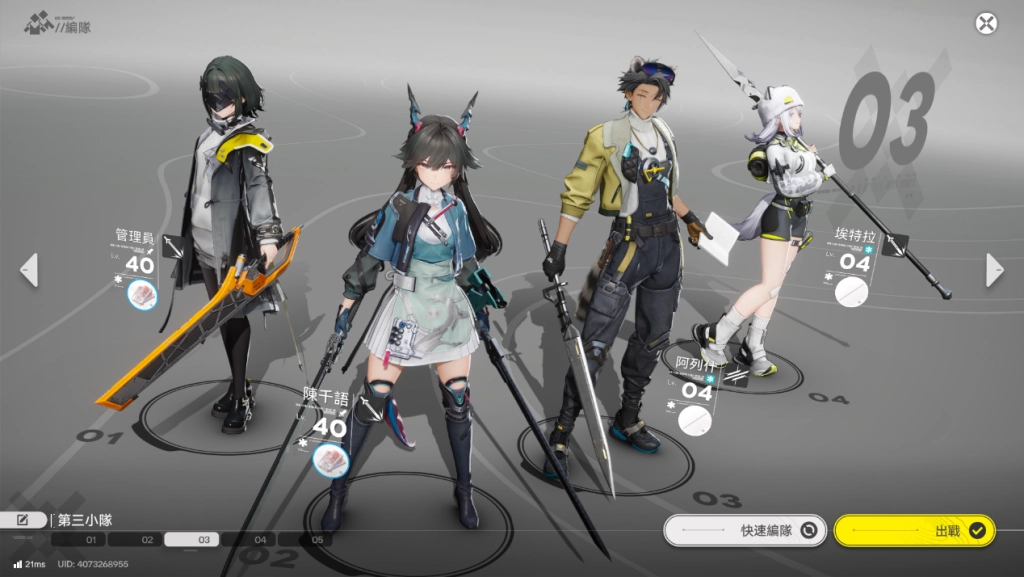Select the 管理員 Lv.40 character card

138,257
